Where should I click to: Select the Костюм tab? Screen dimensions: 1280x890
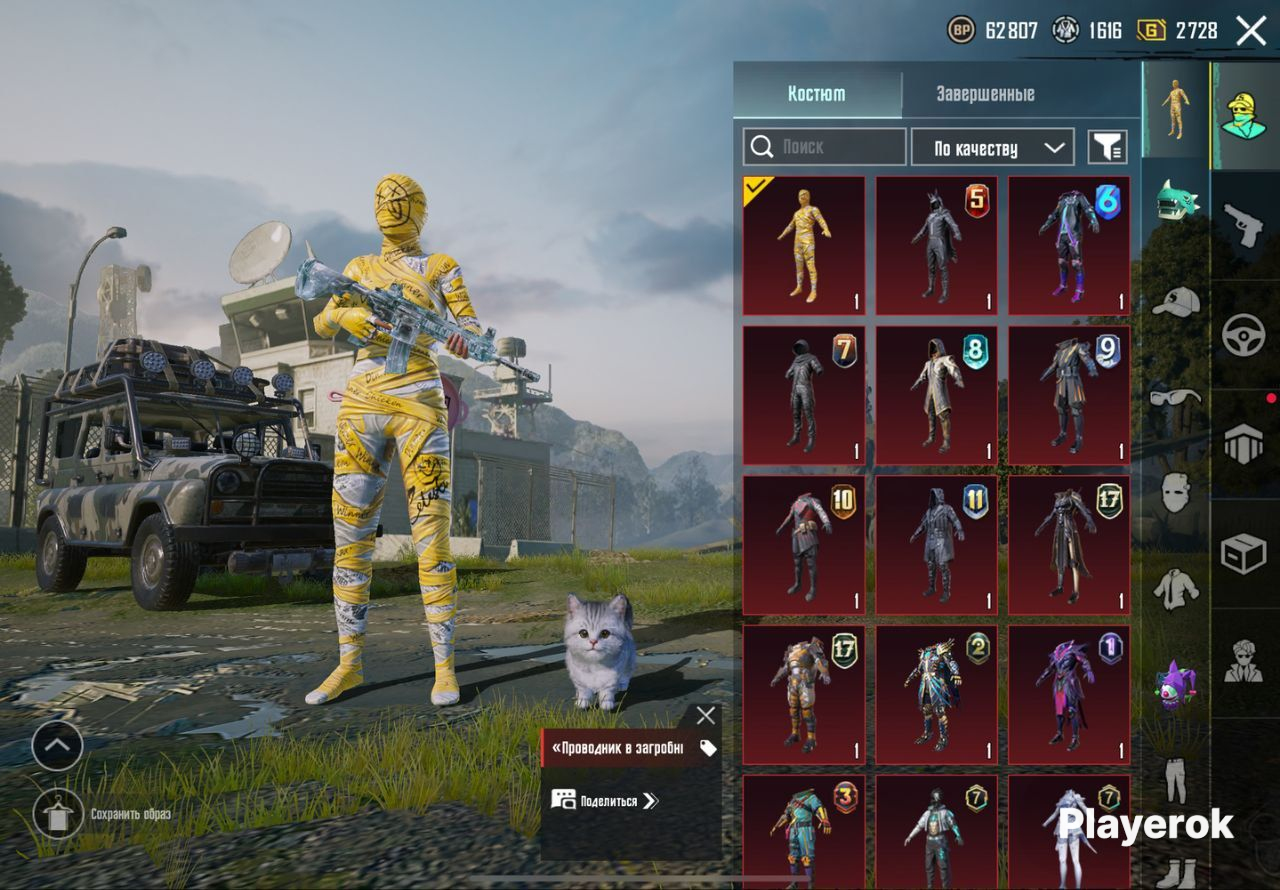(x=816, y=94)
